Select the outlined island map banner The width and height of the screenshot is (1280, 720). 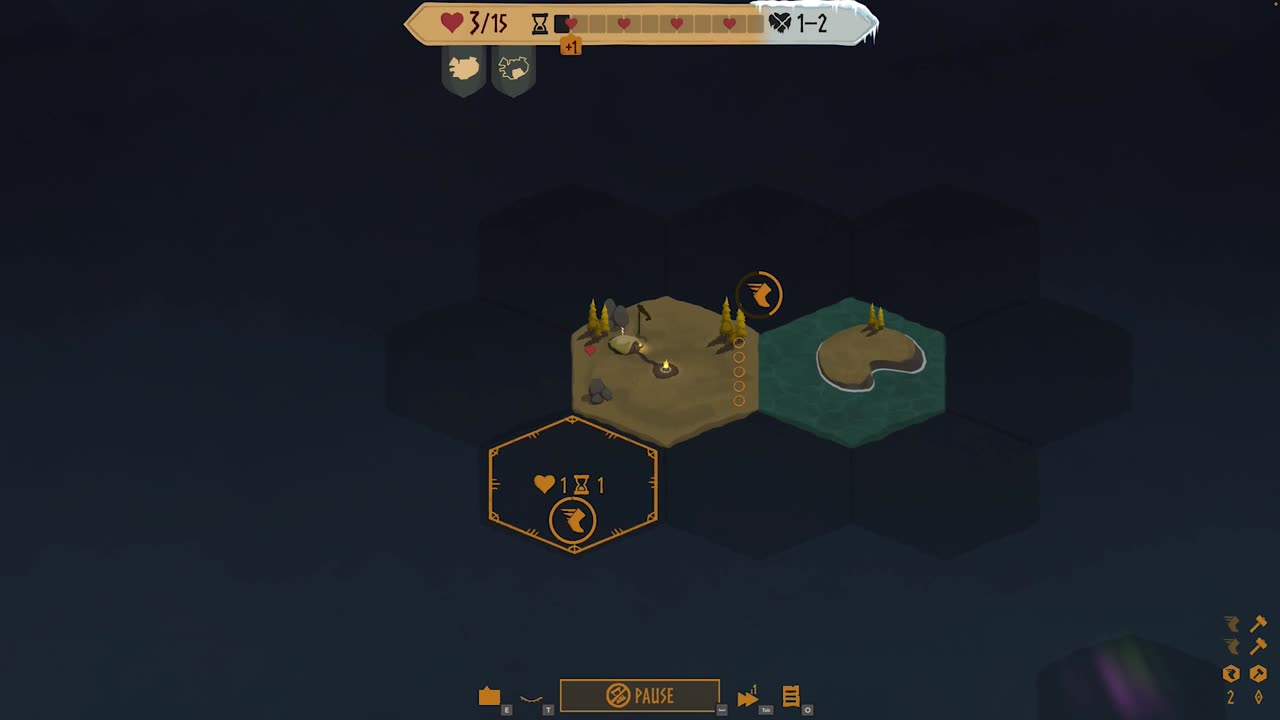click(513, 69)
